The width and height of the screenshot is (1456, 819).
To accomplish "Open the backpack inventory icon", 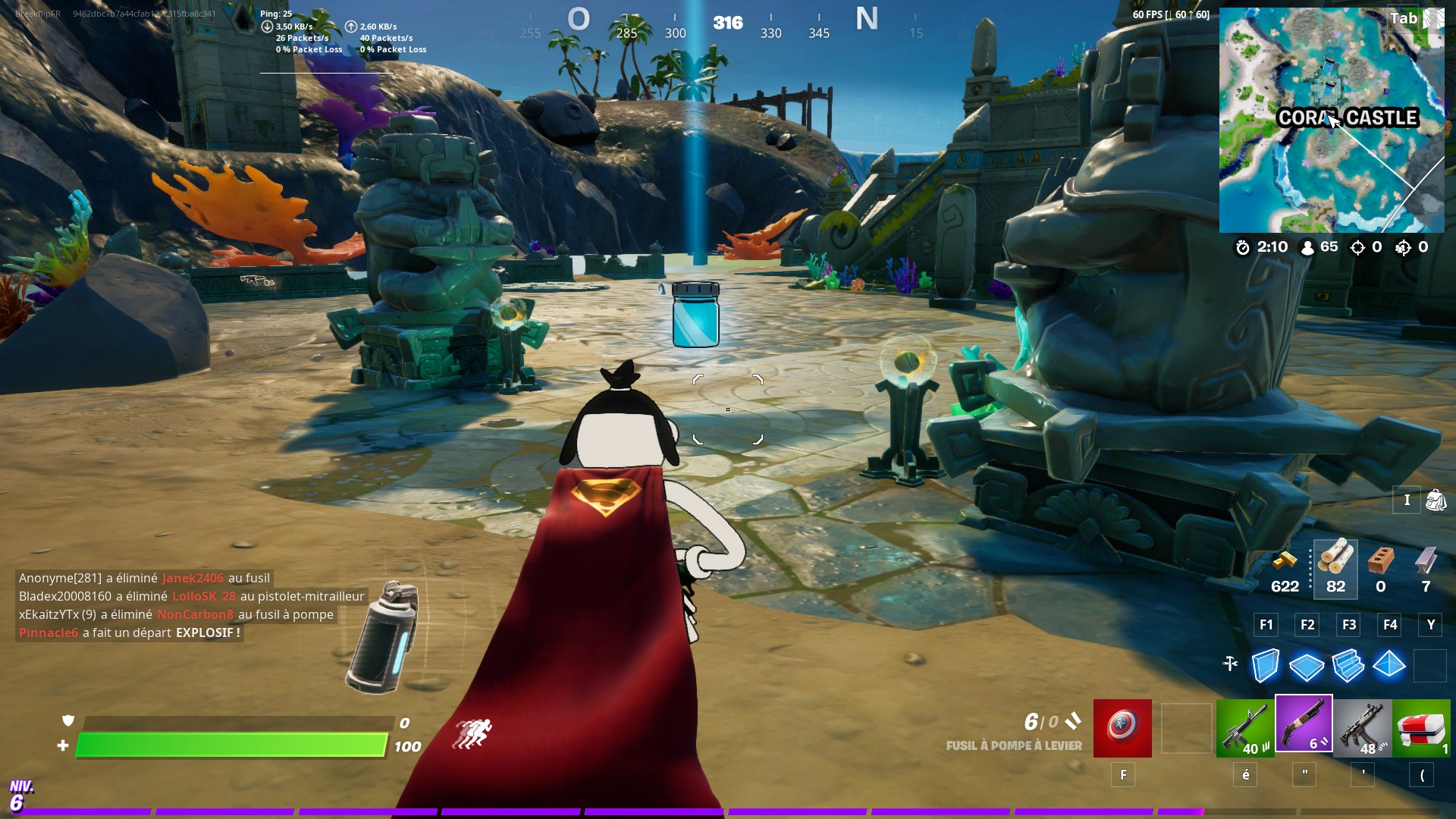I will pos(1436,500).
